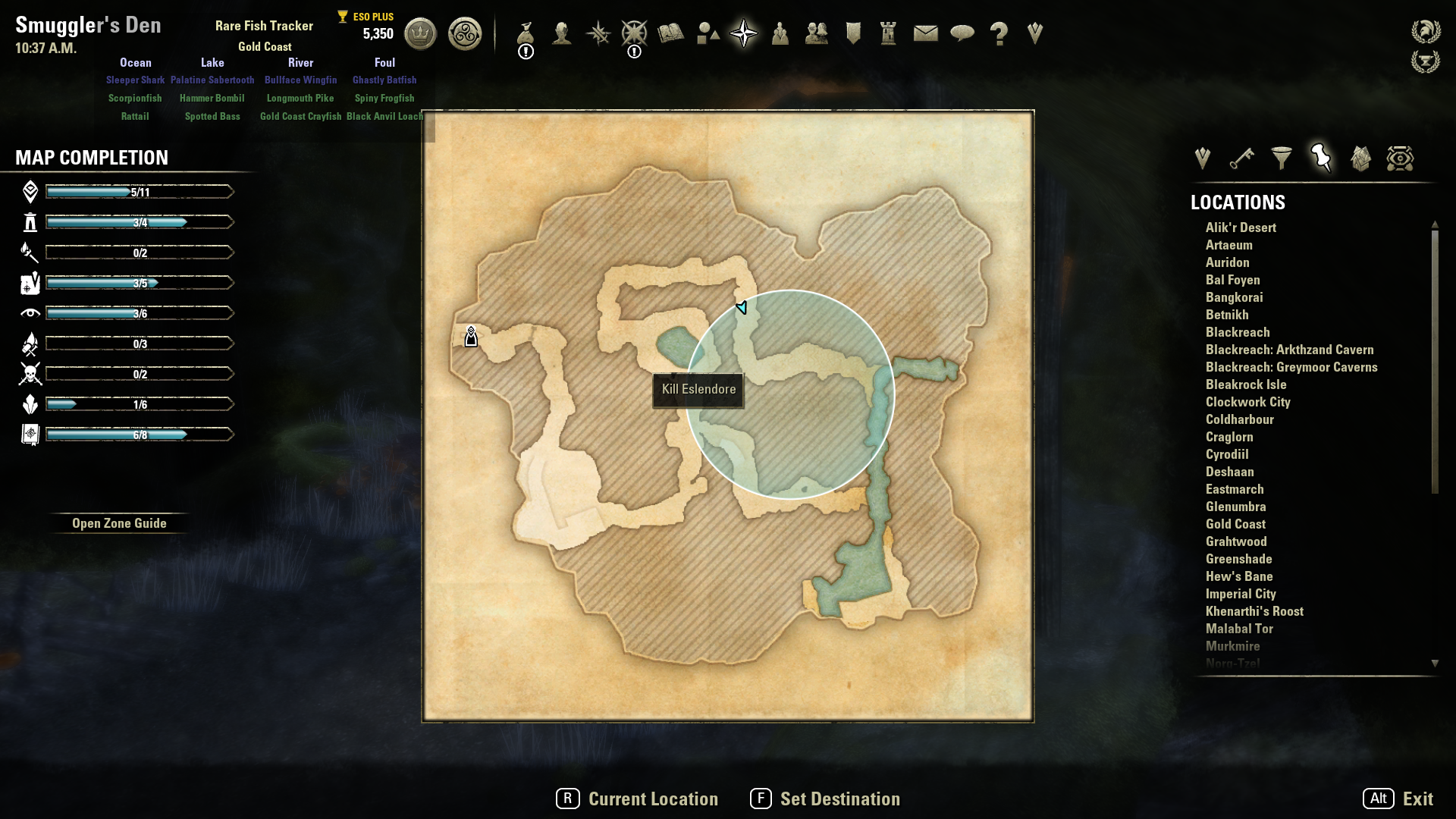Click the wayshrine marker on the map
The height and width of the screenshot is (819, 1456).
471,337
